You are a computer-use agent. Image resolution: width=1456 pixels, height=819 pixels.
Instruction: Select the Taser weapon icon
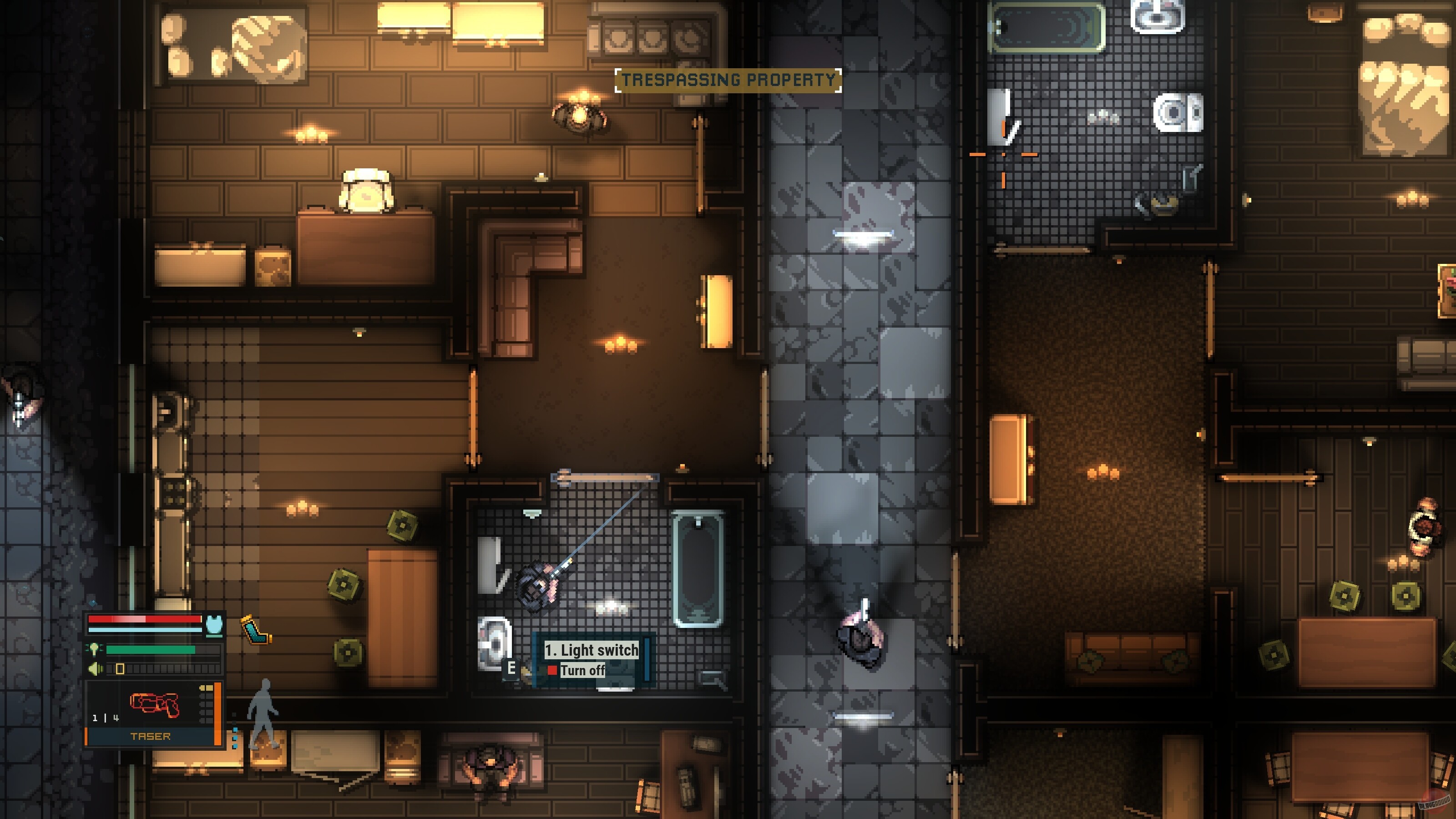155,704
